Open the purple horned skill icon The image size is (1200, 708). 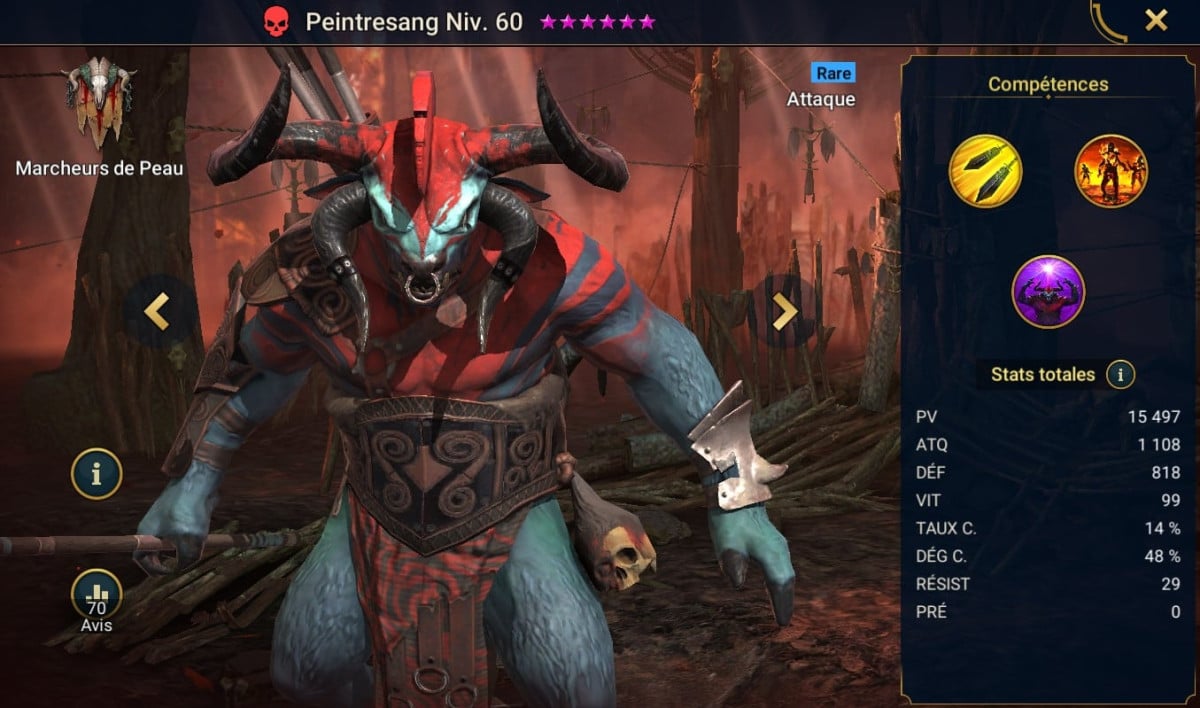tap(1048, 292)
